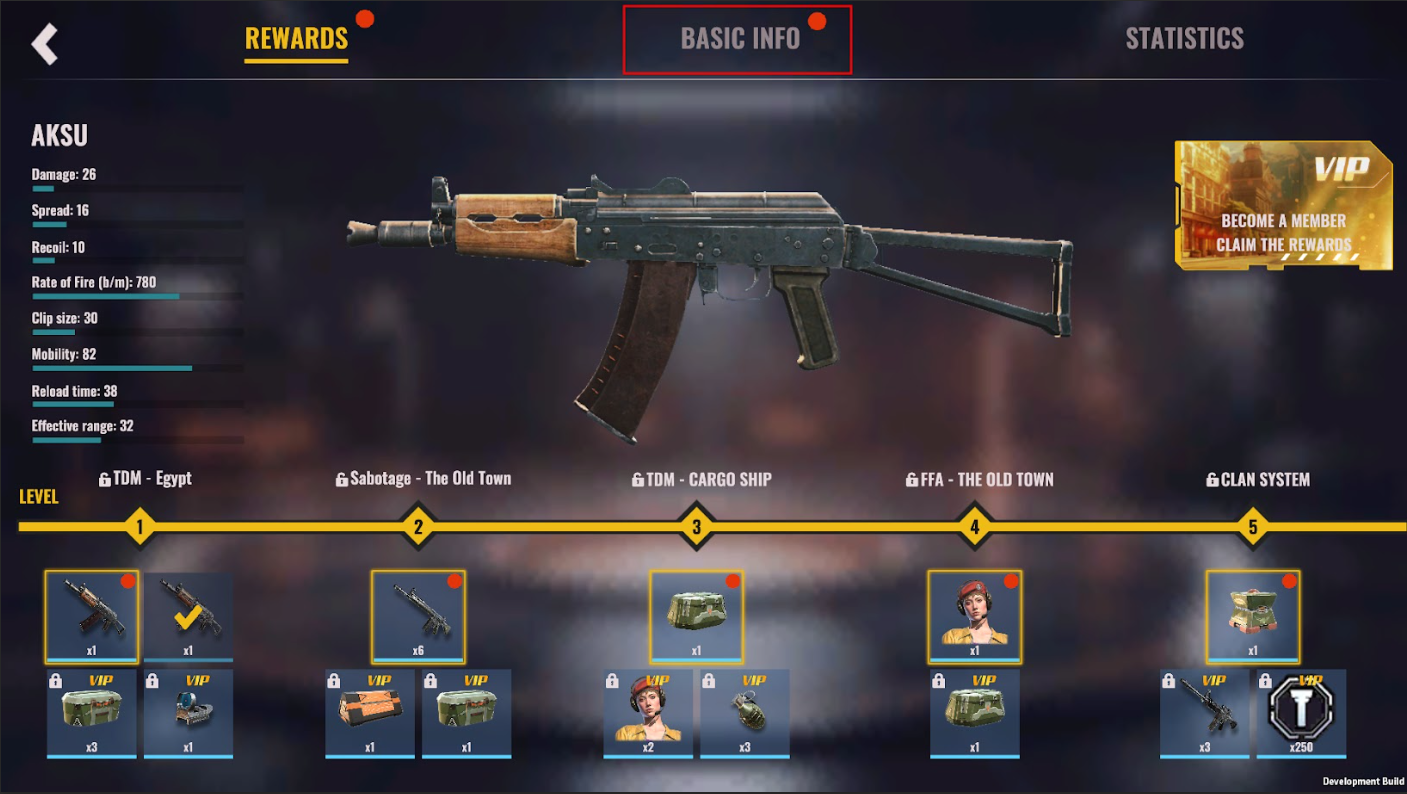Claim the level 2 rifle x6 reward

[418, 617]
